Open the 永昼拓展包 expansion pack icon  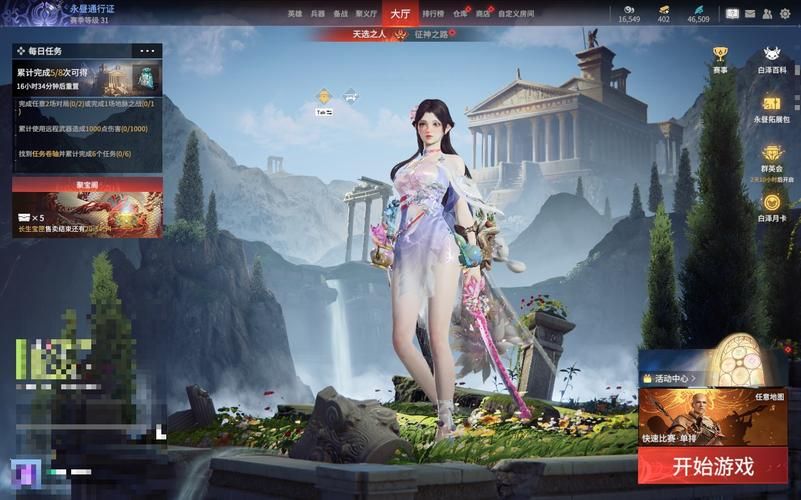click(x=772, y=108)
